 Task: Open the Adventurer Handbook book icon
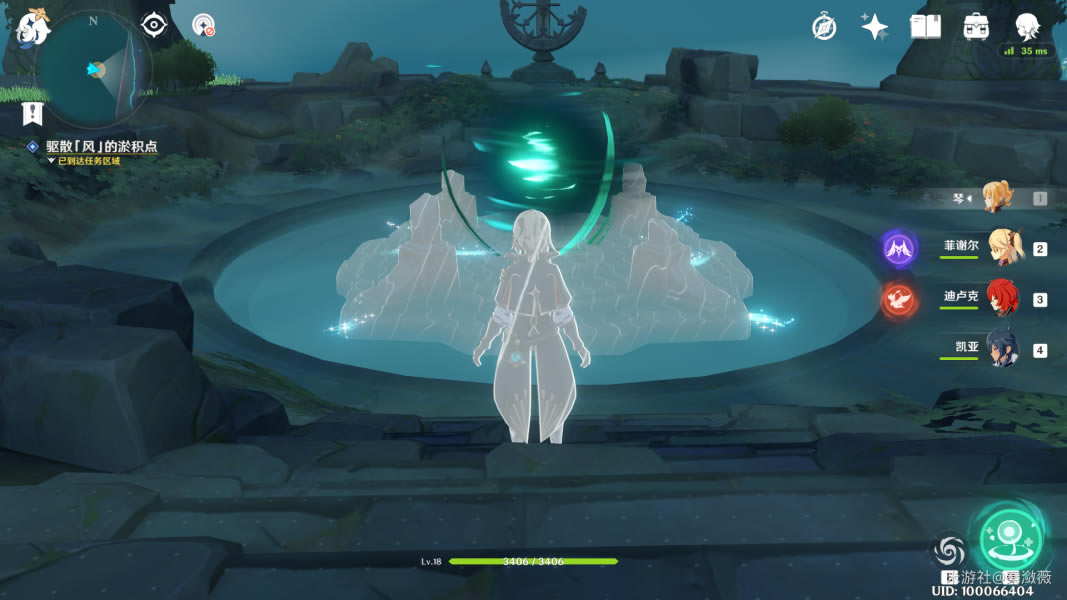925,27
